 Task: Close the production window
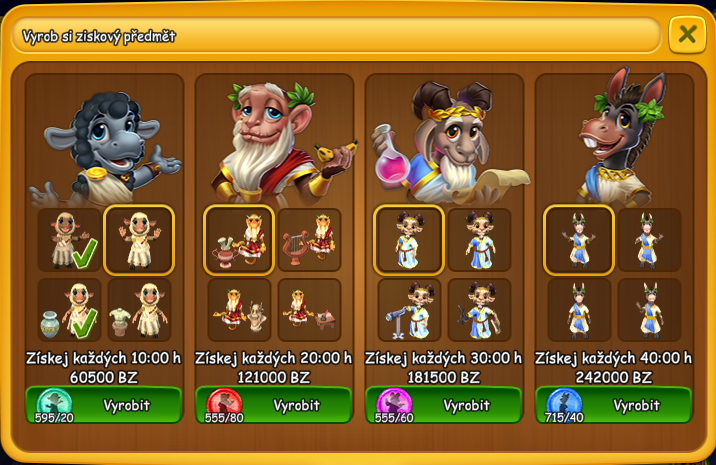coord(687,34)
